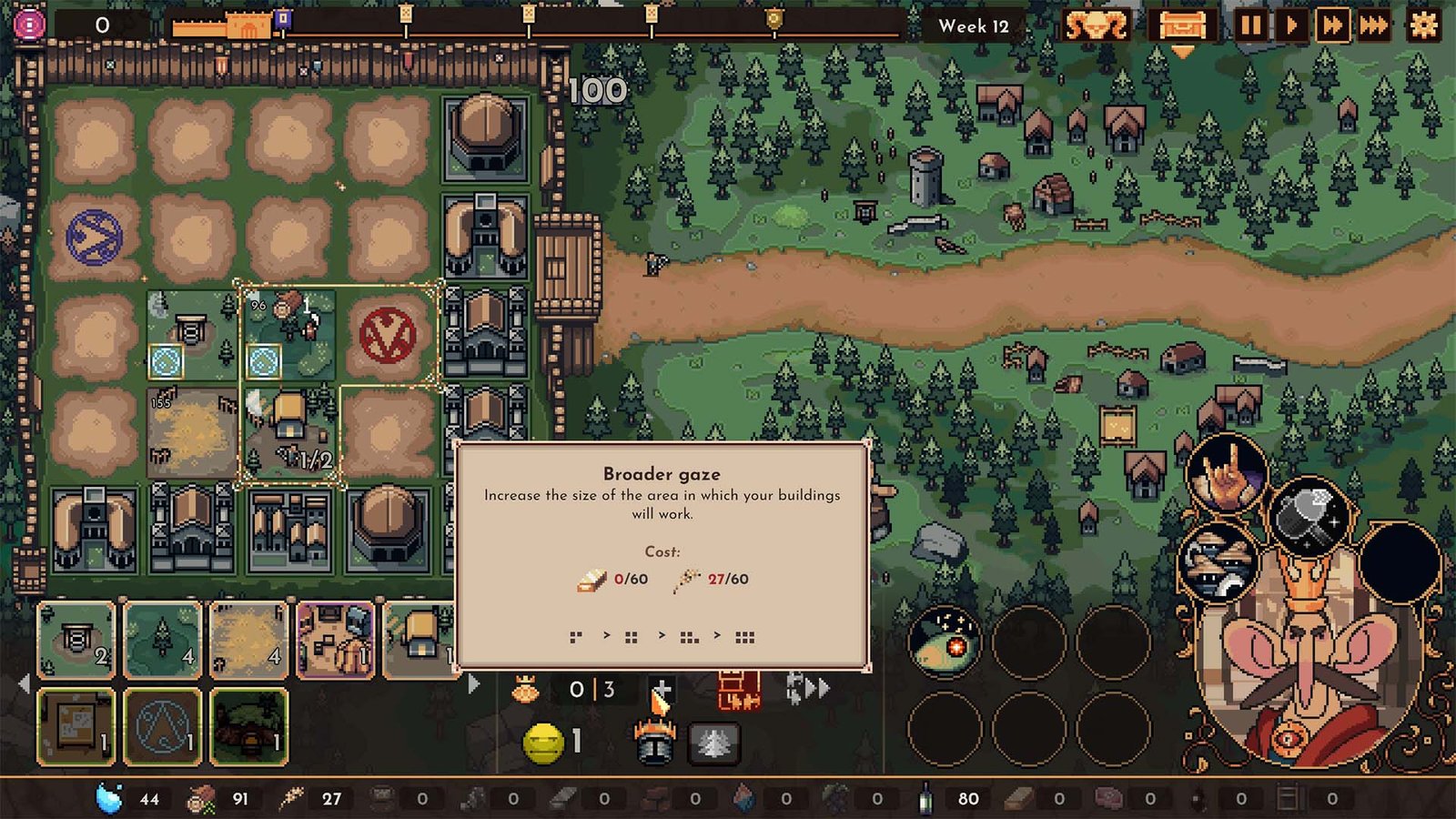Choose the pine forest tile card
Viewport: 1456px width, 819px height.
(162, 640)
